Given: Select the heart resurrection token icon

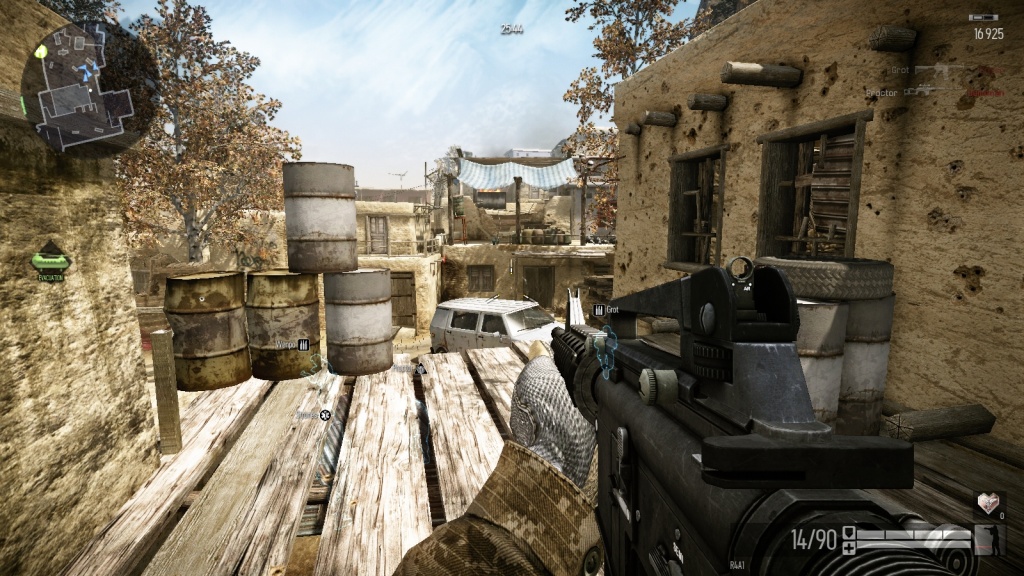Looking at the screenshot, I should 988,503.
